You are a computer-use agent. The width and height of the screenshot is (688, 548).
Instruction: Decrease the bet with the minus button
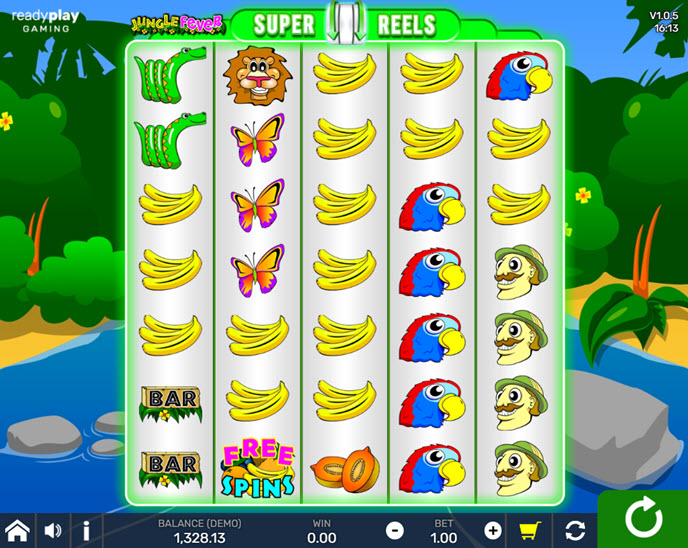[395, 530]
